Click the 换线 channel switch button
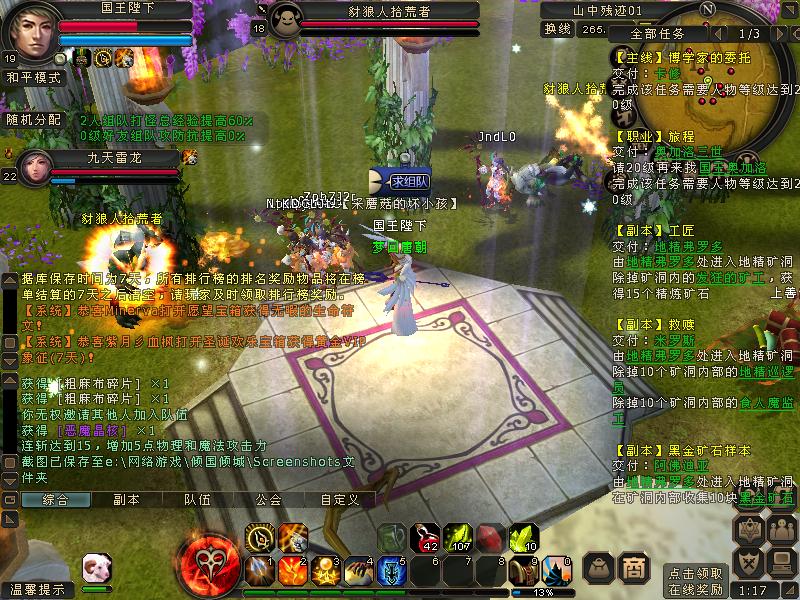The image size is (800, 600). pyautogui.click(x=556, y=29)
